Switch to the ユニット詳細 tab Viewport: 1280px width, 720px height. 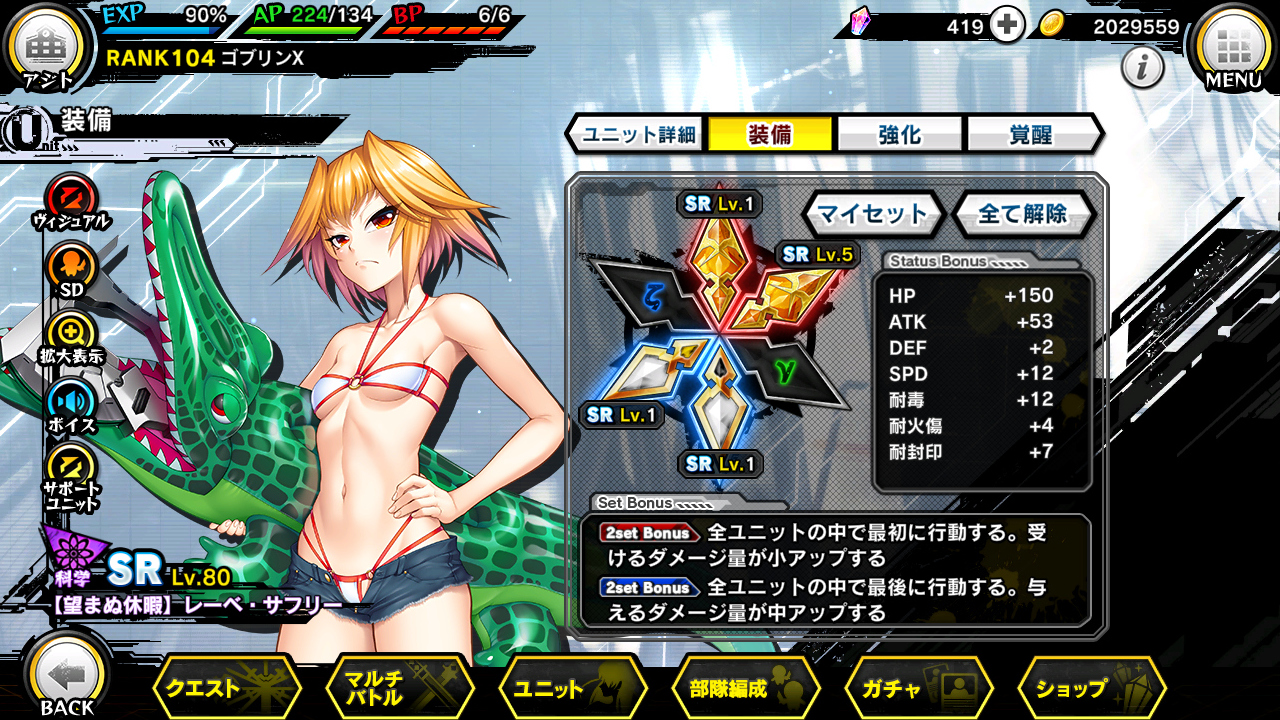[x=639, y=134]
